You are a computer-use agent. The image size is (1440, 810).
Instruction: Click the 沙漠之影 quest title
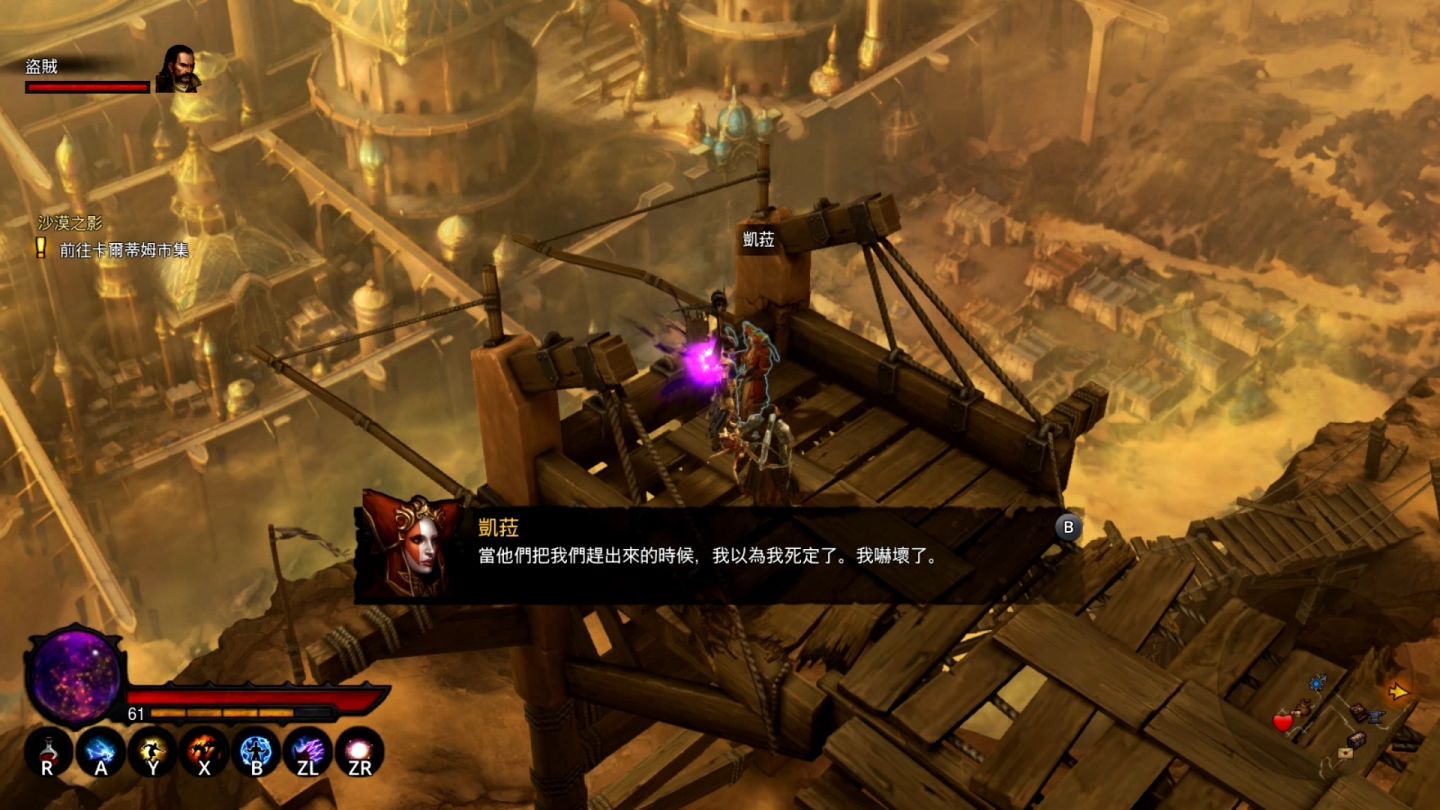coord(70,223)
